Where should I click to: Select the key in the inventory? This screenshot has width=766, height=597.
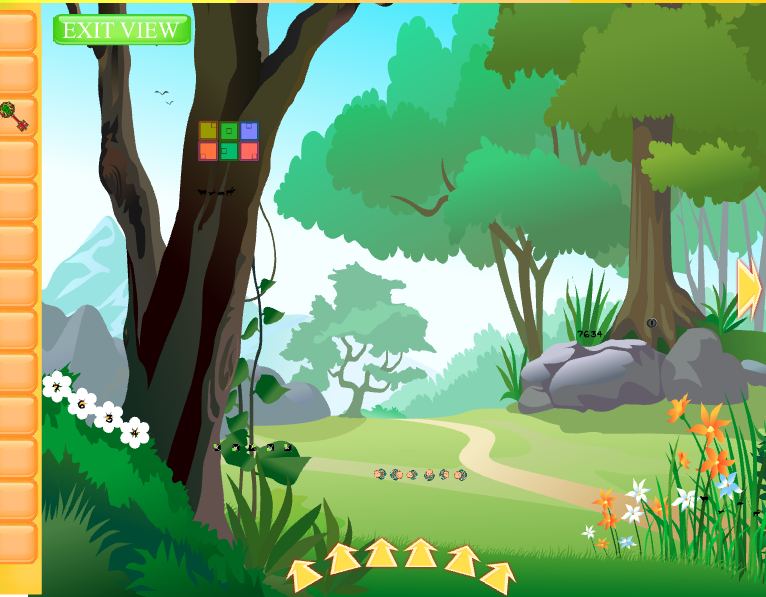[13, 116]
